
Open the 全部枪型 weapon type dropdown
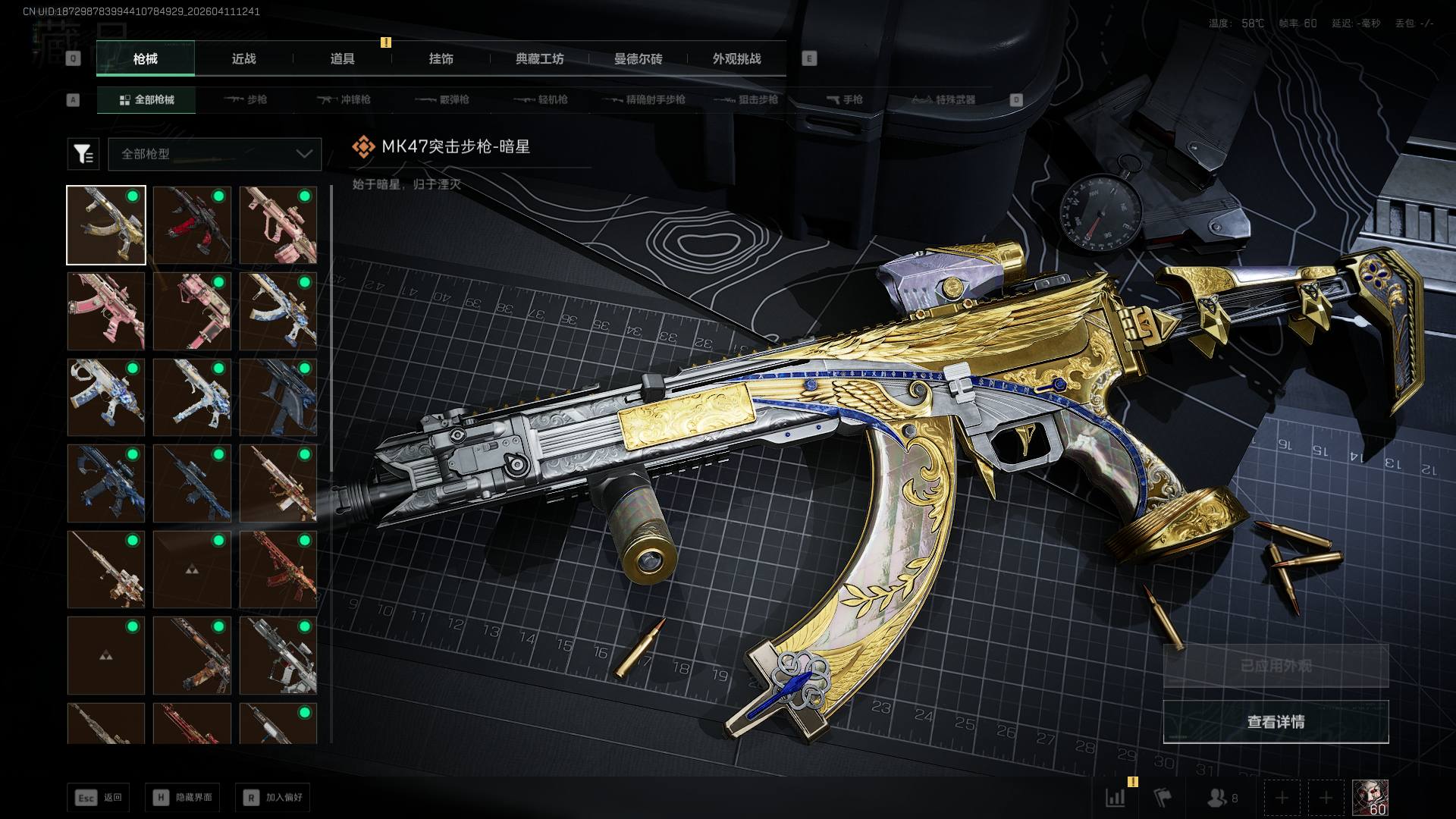click(215, 154)
